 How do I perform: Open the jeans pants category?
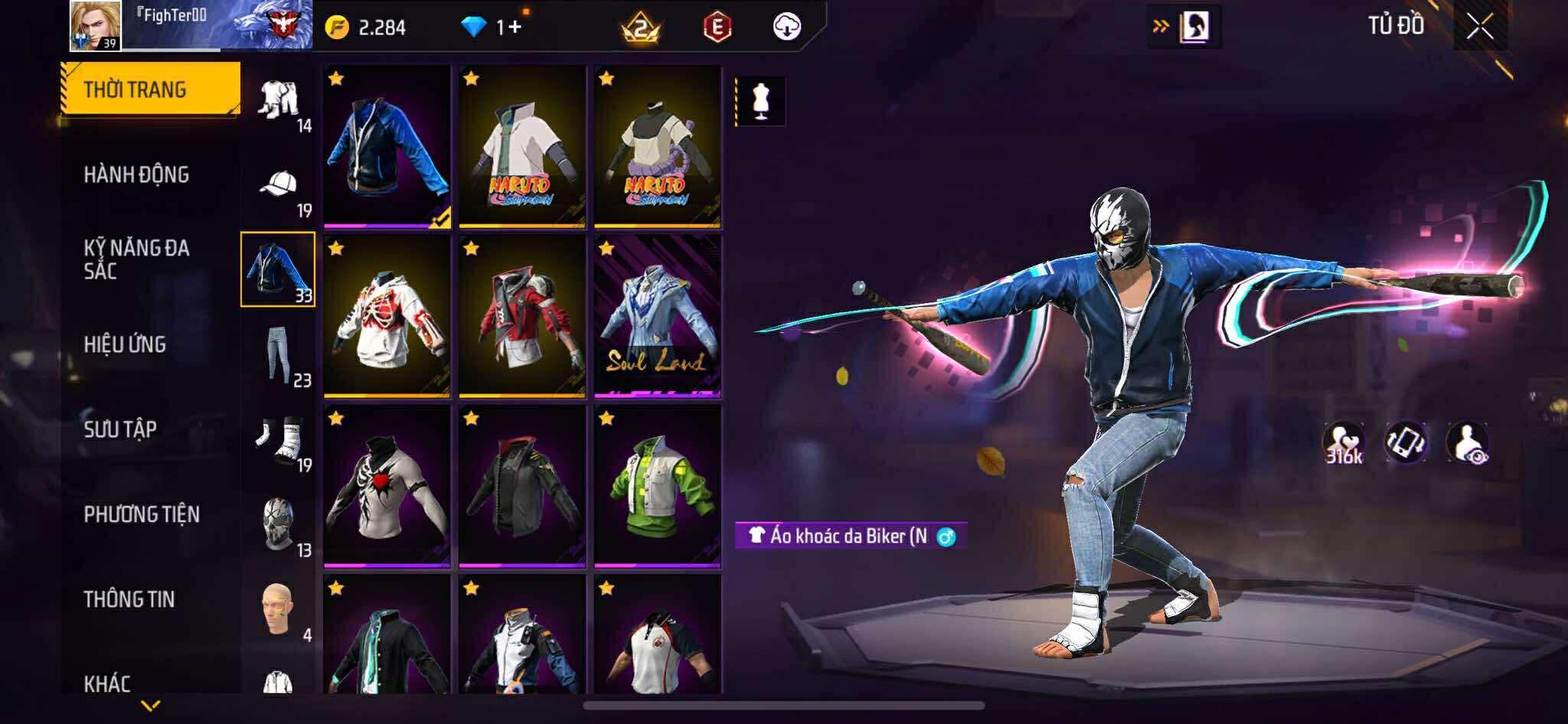coord(279,354)
